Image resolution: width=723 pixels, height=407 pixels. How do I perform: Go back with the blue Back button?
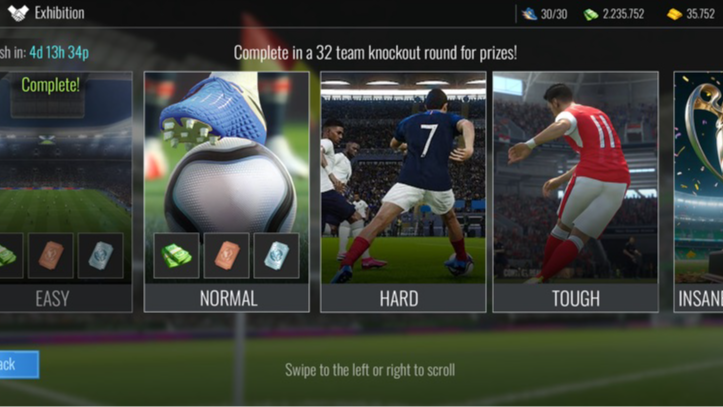pyautogui.click(x=17, y=364)
